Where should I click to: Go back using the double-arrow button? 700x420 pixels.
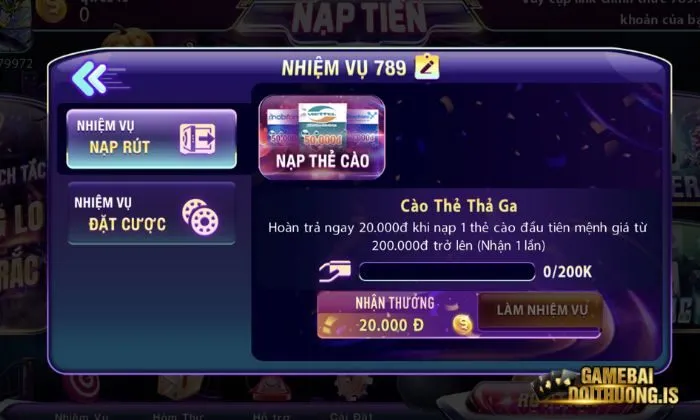(x=88, y=76)
